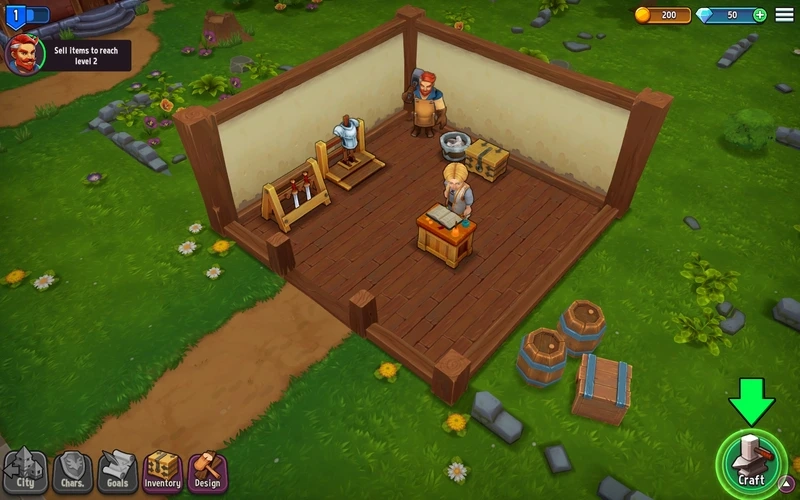Open the Goals list
The height and width of the screenshot is (500, 800).
[x=117, y=470]
